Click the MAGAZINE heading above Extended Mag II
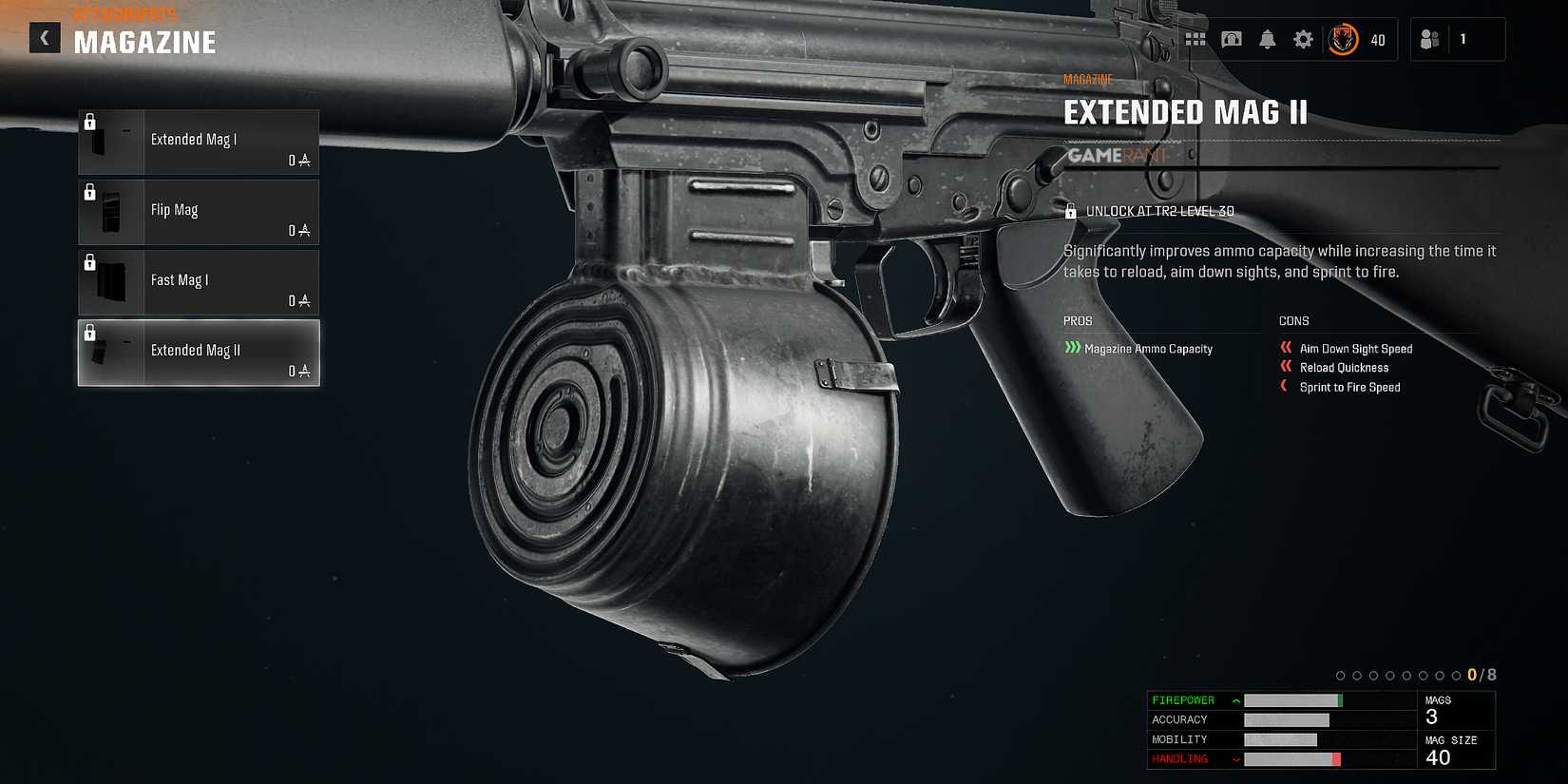 click(1089, 79)
